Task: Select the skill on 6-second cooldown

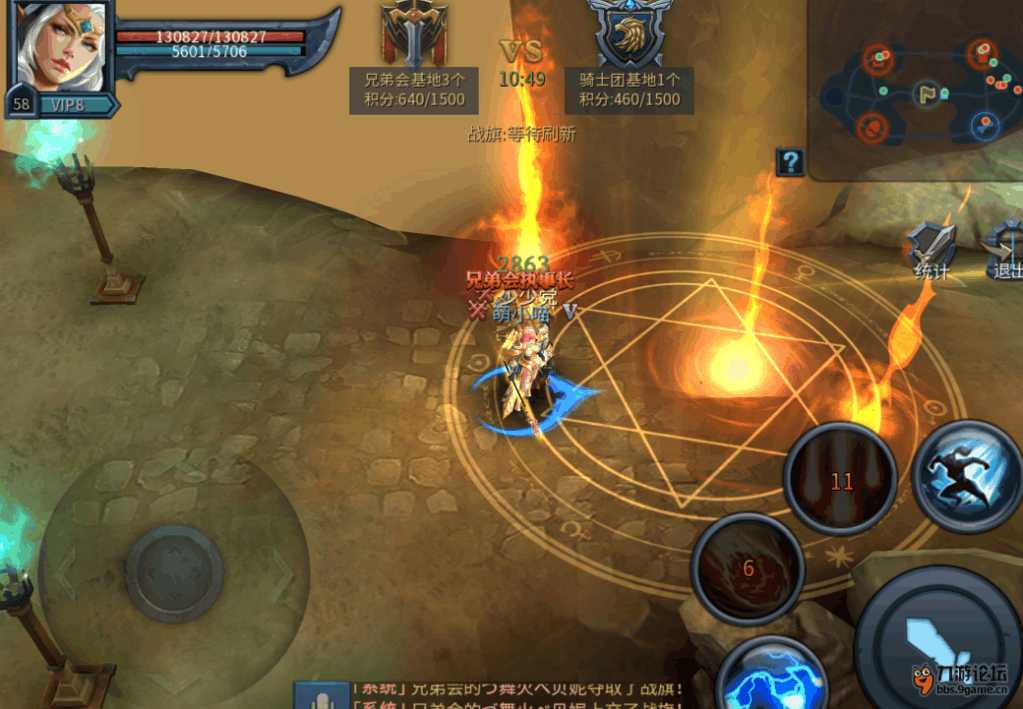Action: [x=748, y=569]
